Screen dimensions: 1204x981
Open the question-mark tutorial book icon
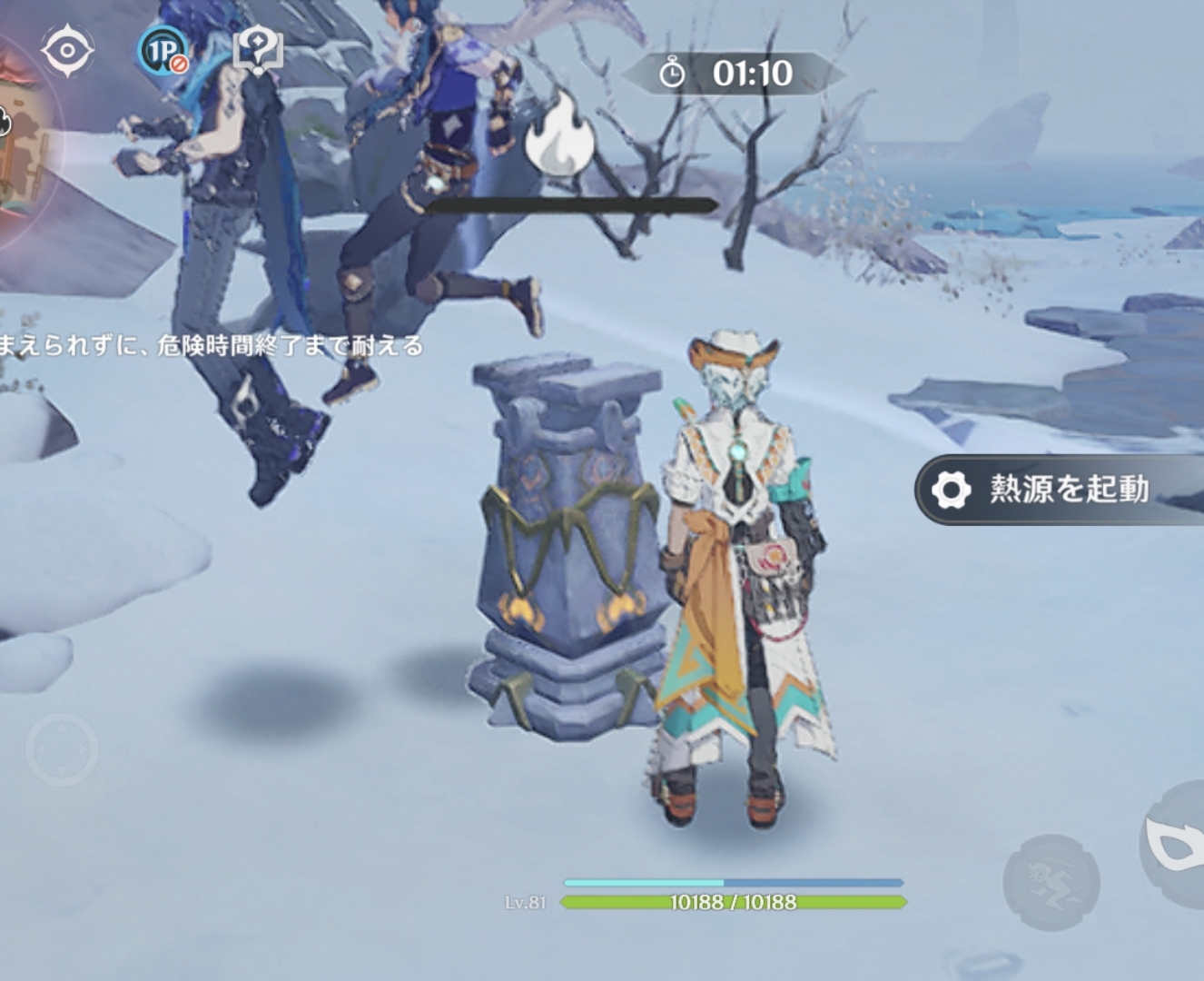click(258, 51)
